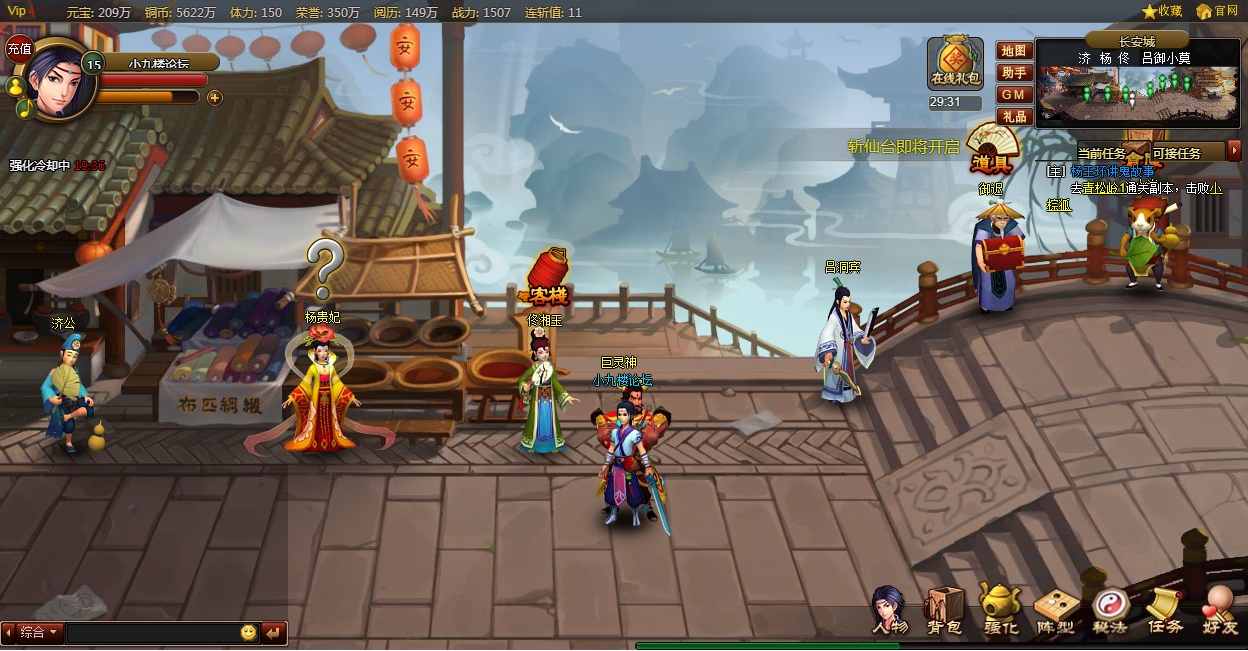The width and height of the screenshot is (1248, 651).
Task: Open the 礼品 gifts button
Action: (x=1013, y=116)
